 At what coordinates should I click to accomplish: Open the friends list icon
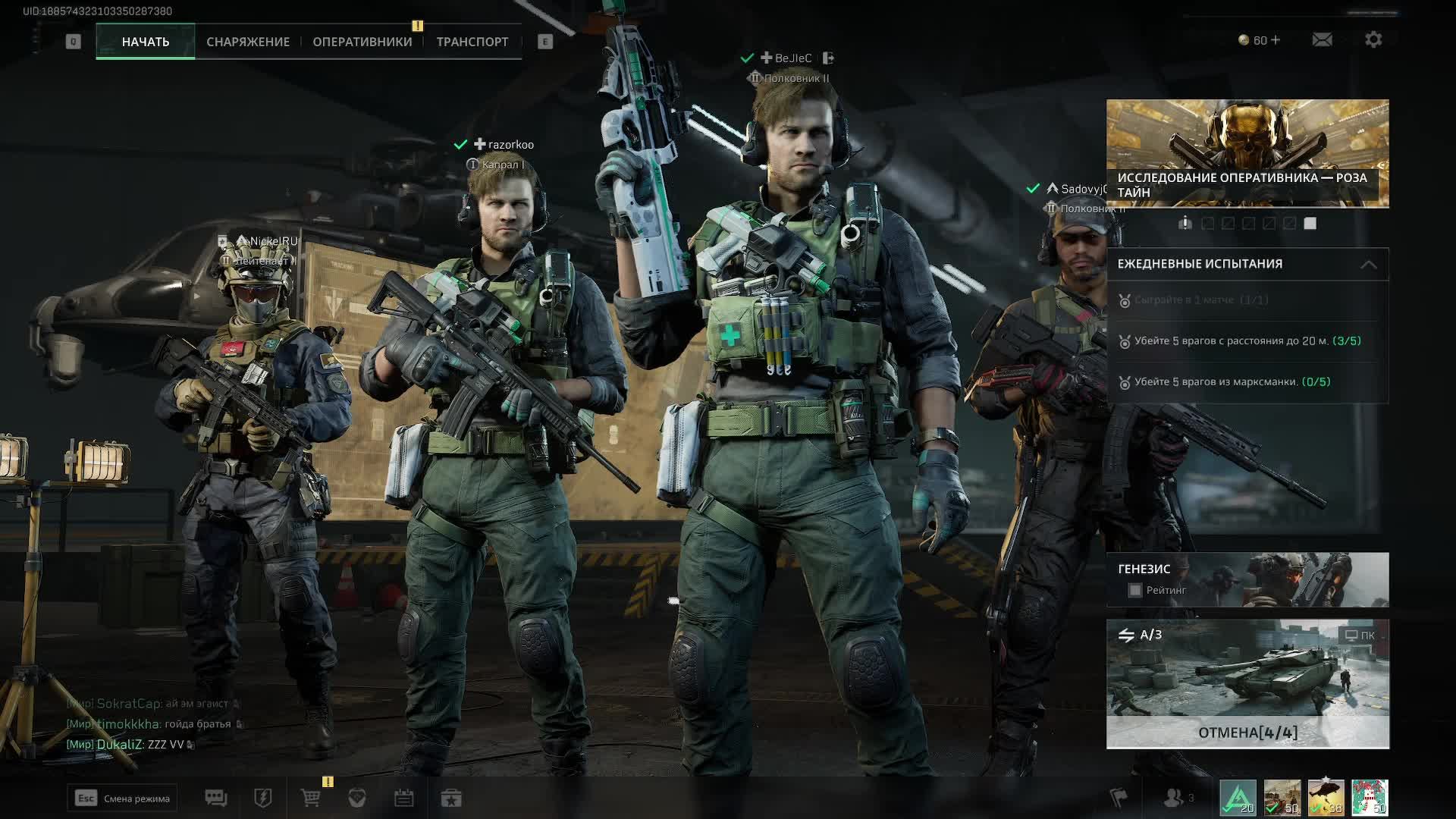(1175, 798)
